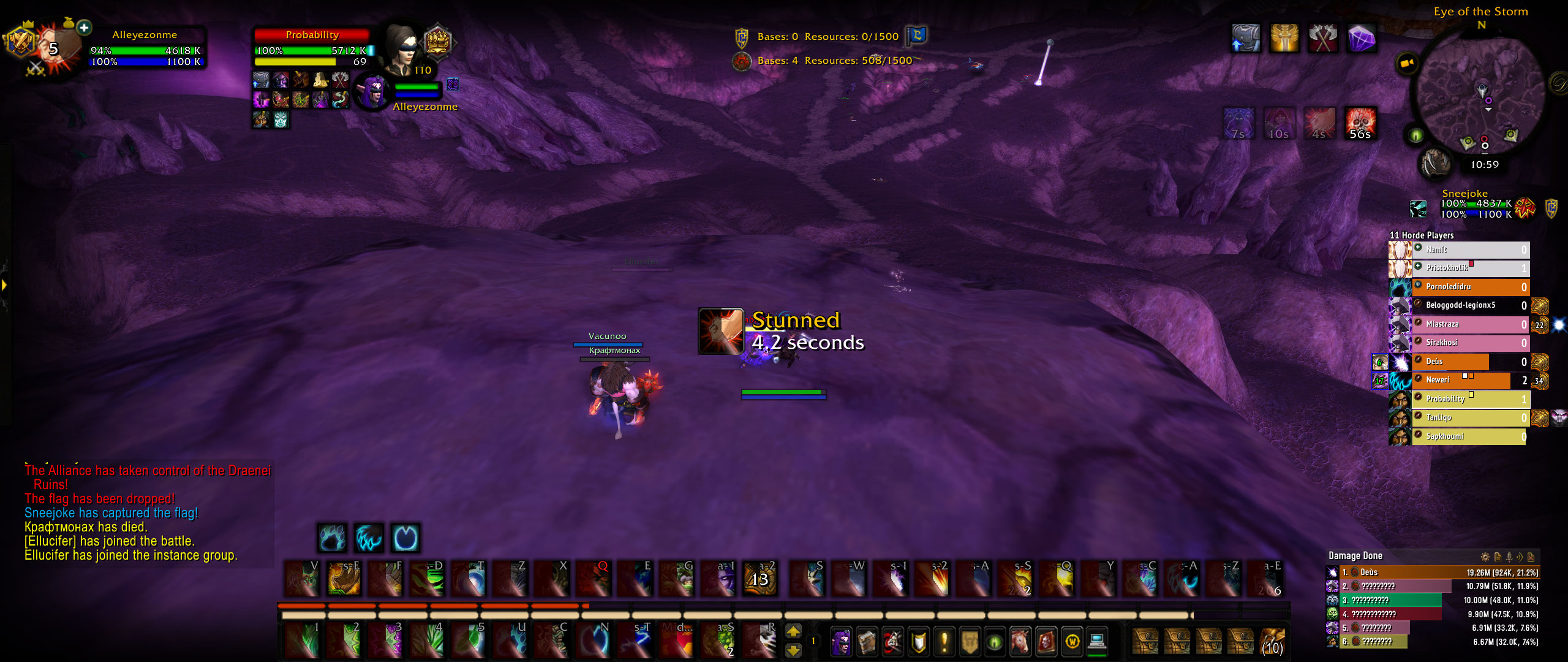The height and width of the screenshot is (662, 1568).
Task: Click the yellow camera button beside the minimap
Action: pos(1407,63)
